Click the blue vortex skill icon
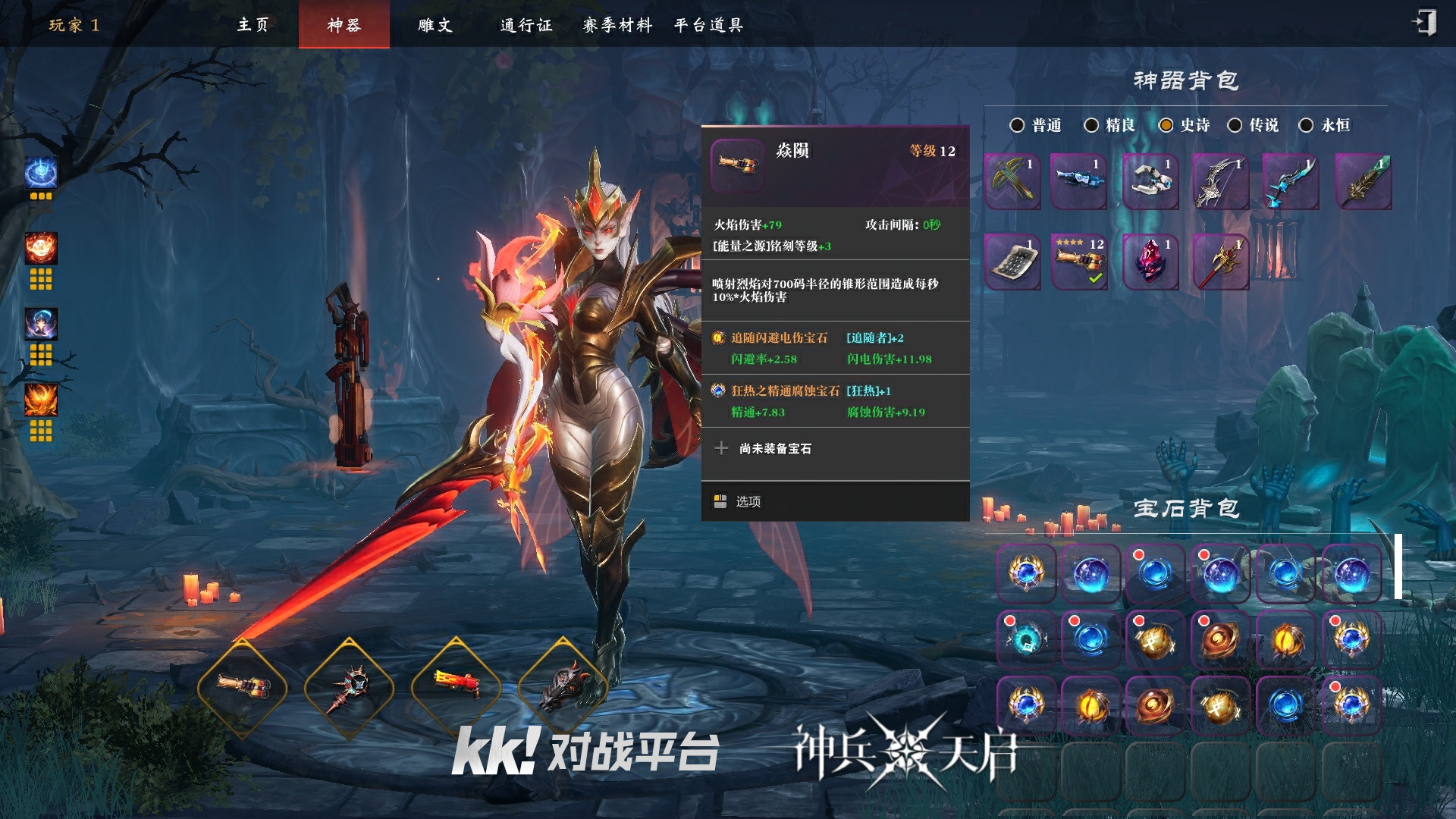This screenshot has height=819, width=1456. (41, 173)
